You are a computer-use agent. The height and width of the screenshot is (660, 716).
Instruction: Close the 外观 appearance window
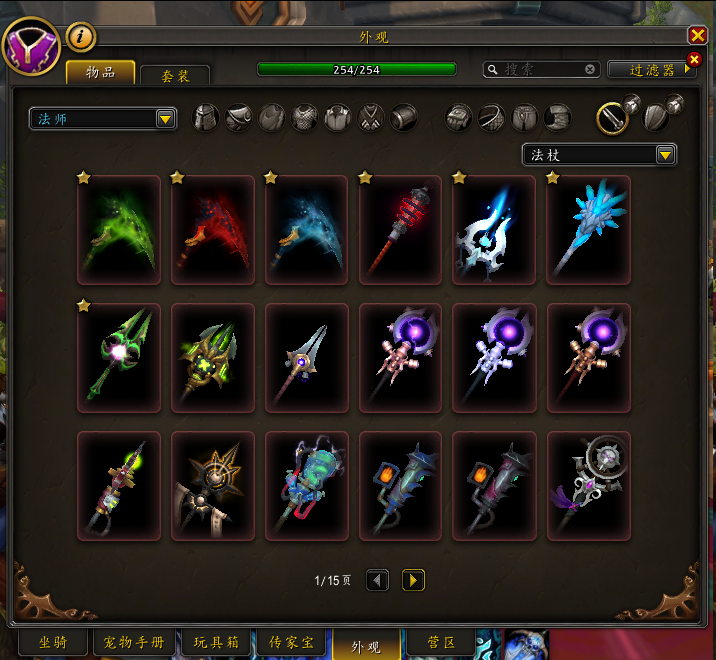[697, 35]
